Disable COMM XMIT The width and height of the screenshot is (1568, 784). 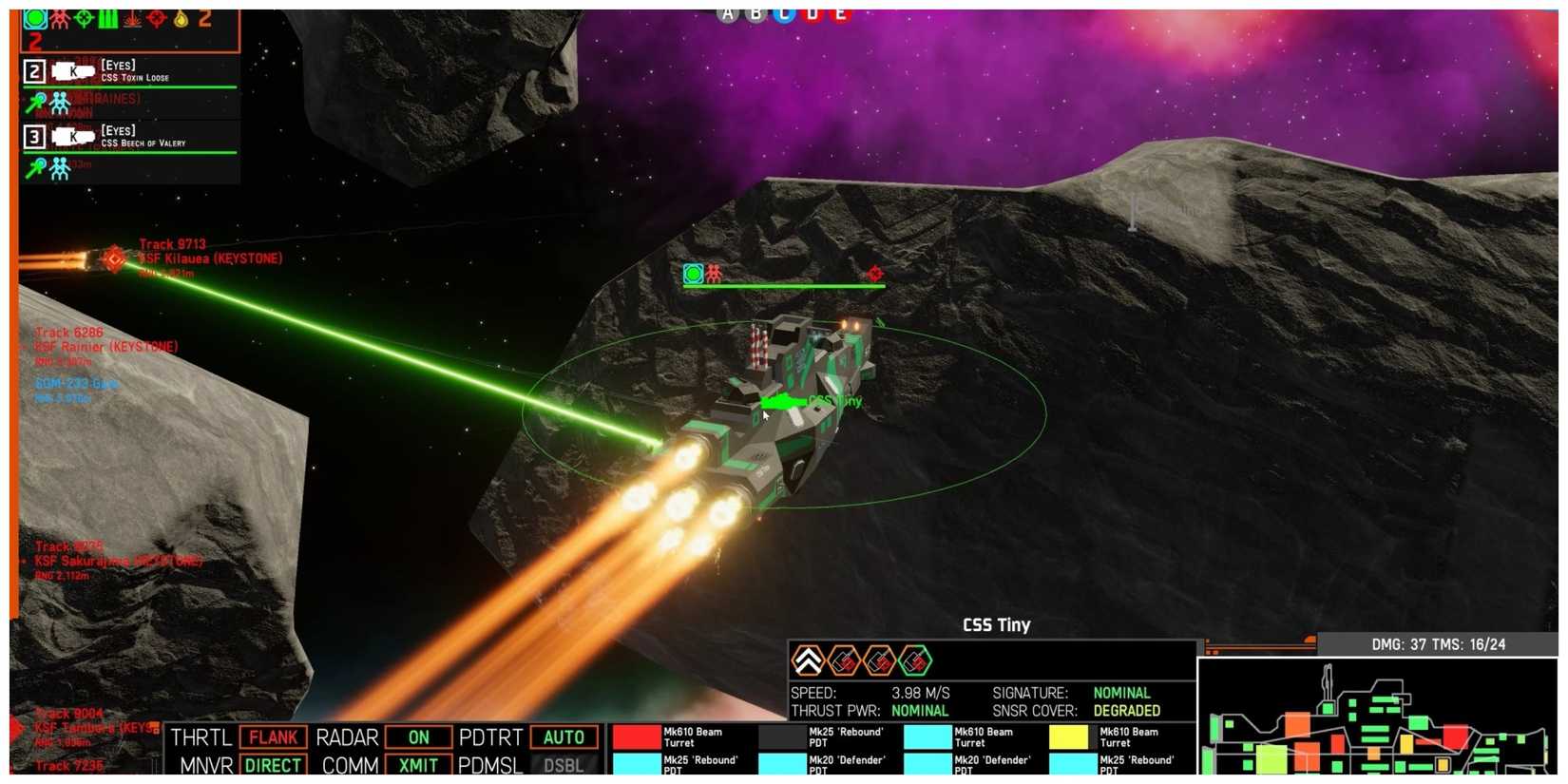click(418, 765)
